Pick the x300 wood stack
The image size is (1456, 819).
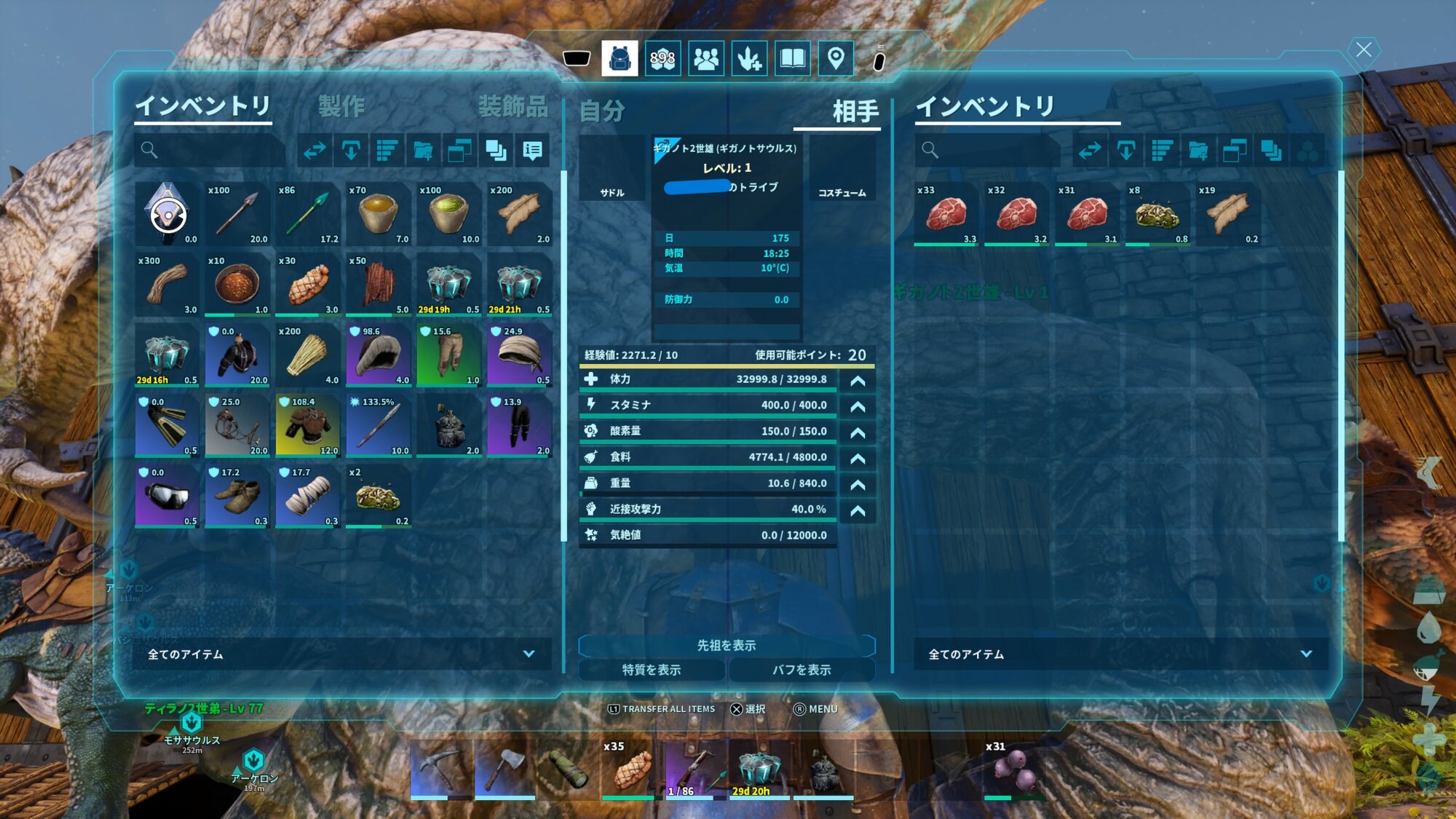click(x=167, y=285)
